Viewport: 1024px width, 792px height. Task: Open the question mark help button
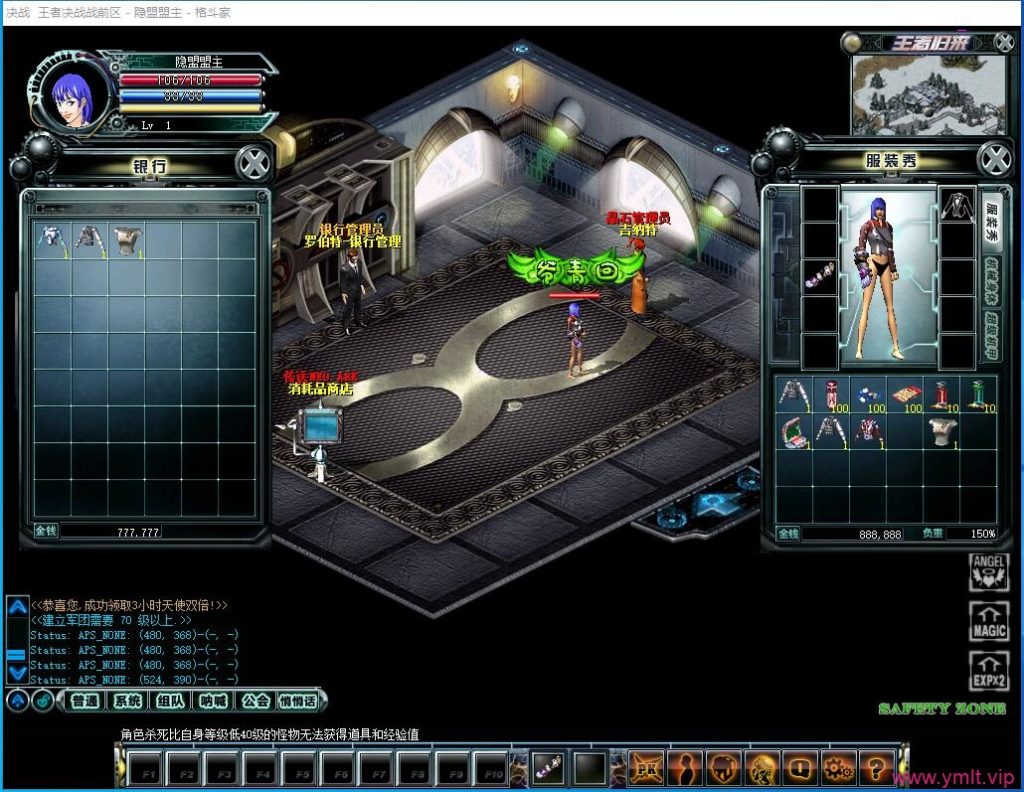(x=876, y=767)
